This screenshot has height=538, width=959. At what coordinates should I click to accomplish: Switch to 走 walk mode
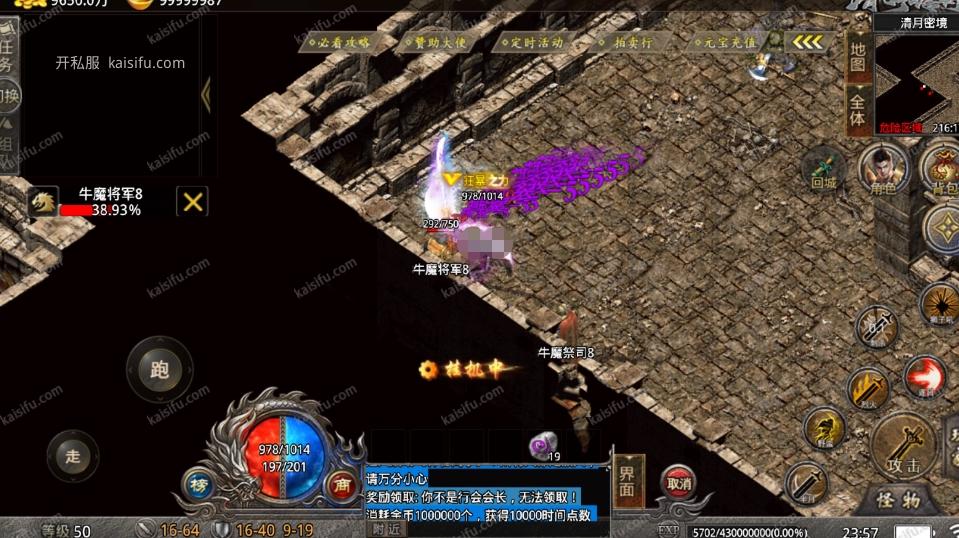coord(73,456)
